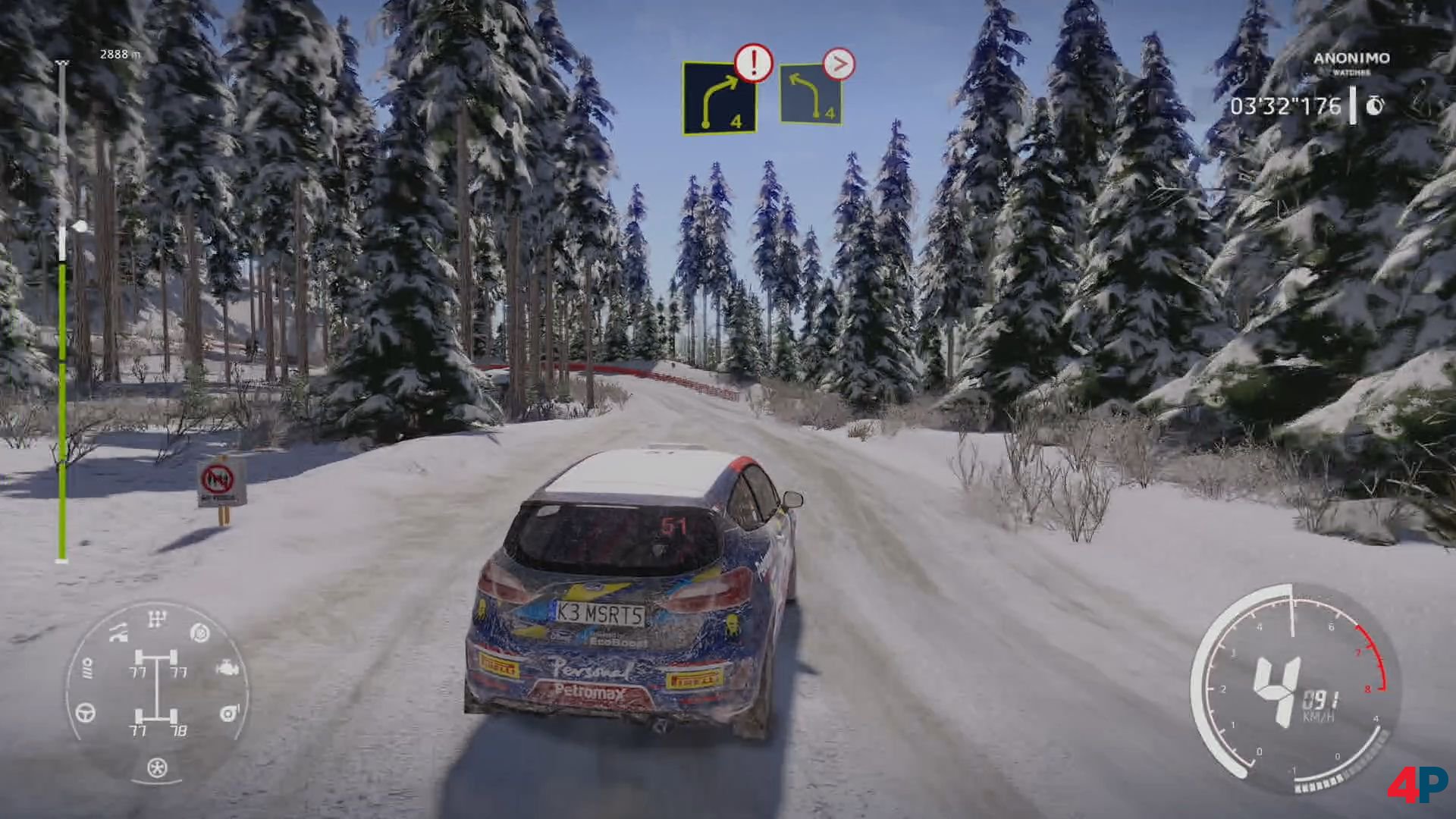The height and width of the screenshot is (819, 1456).
Task: Click the snowflake tyre icon
Action: (x=157, y=767)
